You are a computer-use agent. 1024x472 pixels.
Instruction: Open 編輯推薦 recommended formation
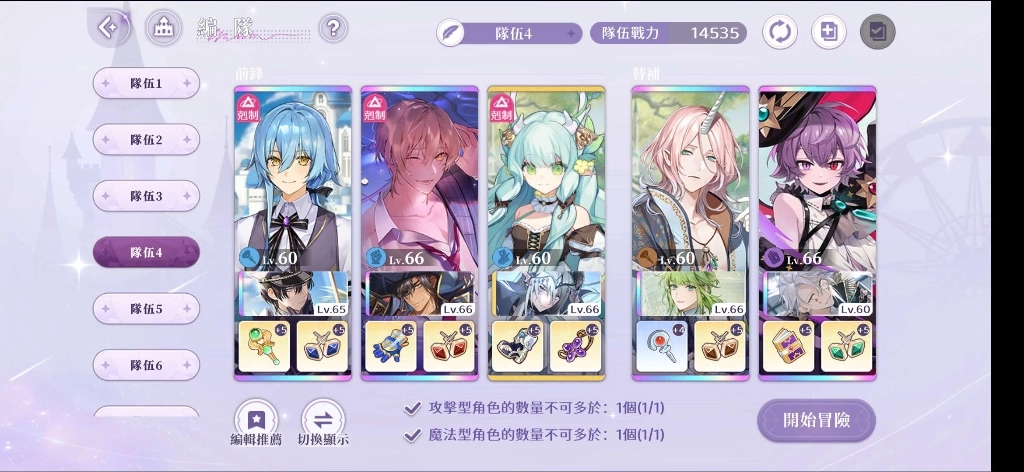(x=256, y=423)
